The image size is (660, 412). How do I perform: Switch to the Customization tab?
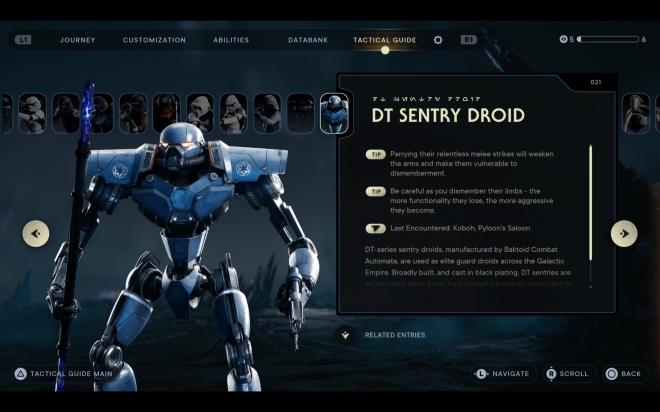click(154, 40)
